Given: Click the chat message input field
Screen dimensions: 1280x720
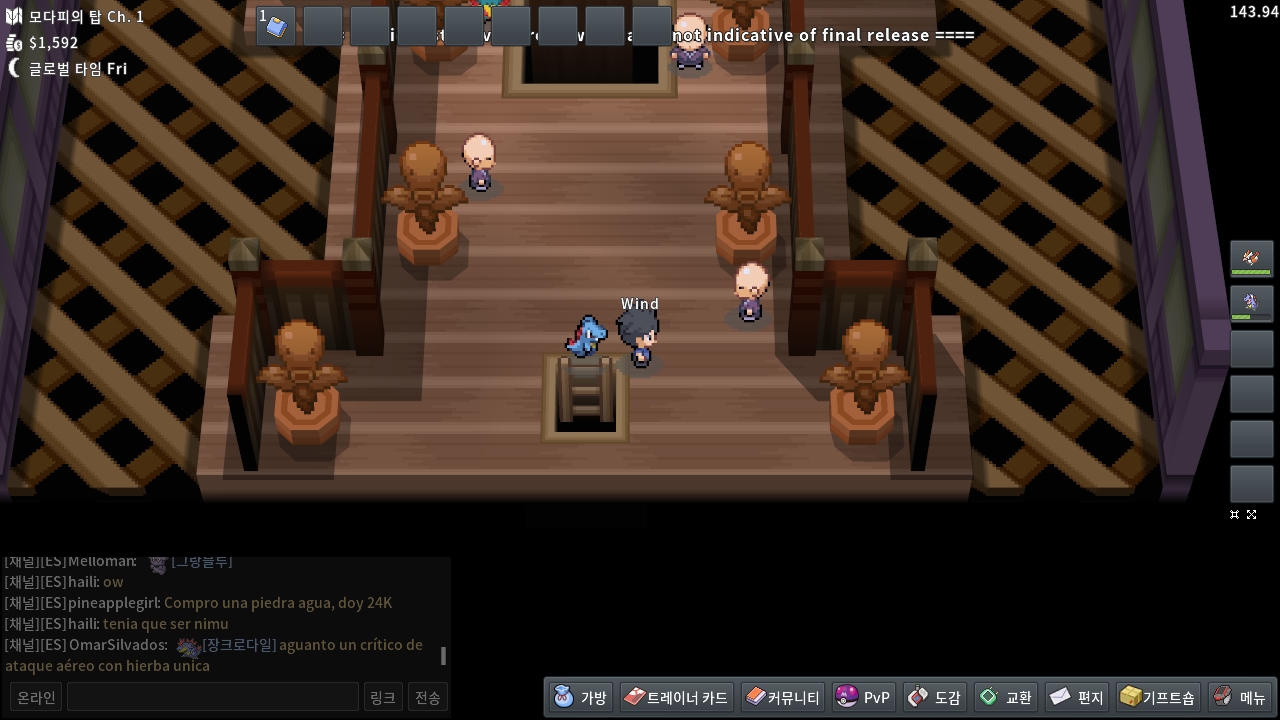Looking at the screenshot, I should coord(212,697).
